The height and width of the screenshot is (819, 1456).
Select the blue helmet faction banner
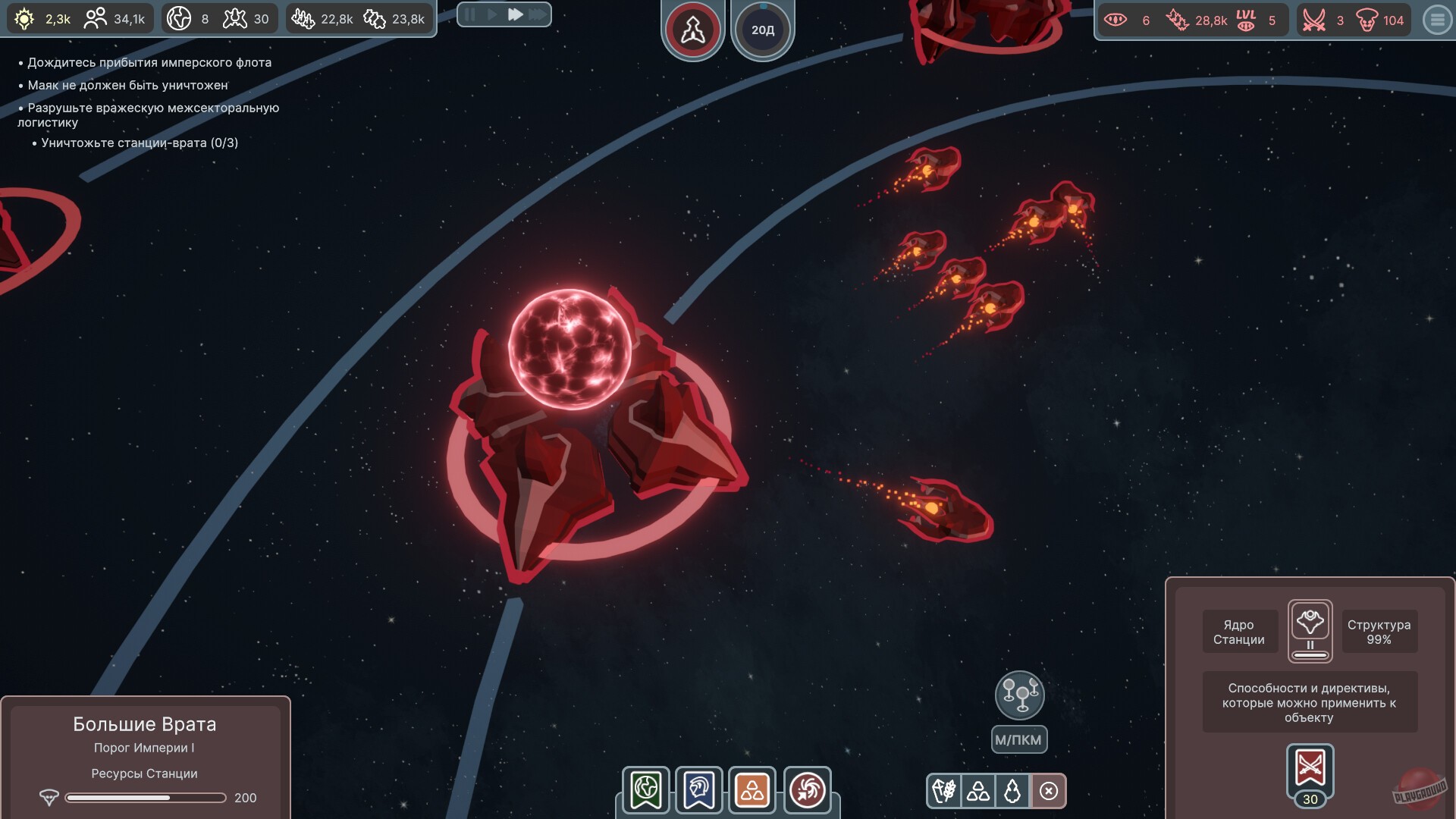(x=698, y=791)
